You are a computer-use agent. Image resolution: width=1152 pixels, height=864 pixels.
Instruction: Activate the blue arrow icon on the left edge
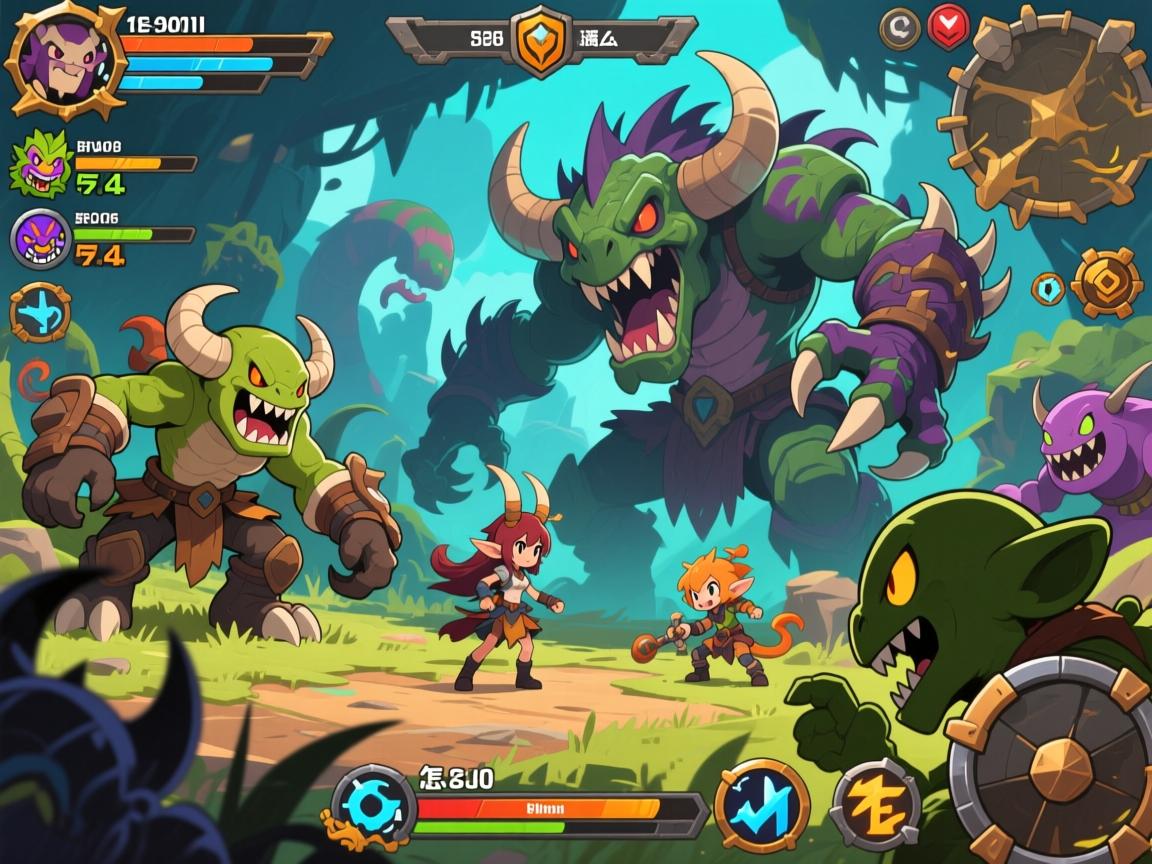pyautogui.click(x=40, y=313)
